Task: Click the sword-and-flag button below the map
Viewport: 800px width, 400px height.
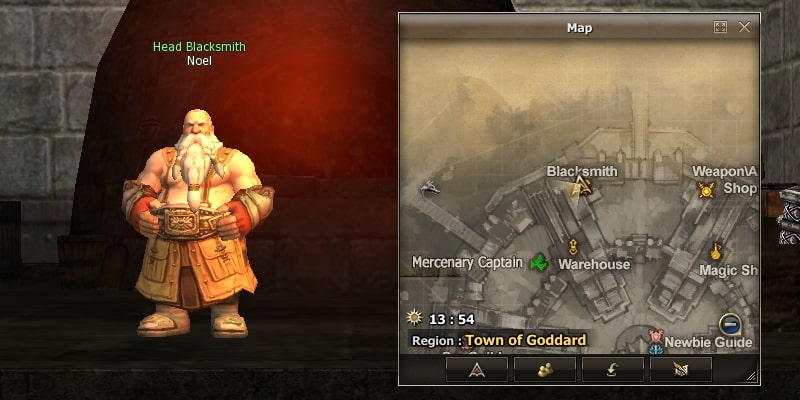Action: click(680, 369)
